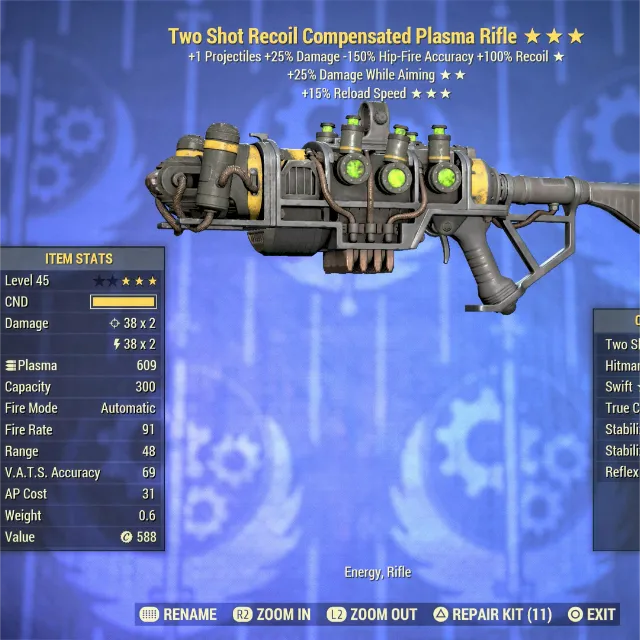640x640 pixels.
Task: Use the Repair Kit (11) option
Action: tap(492, 614)
